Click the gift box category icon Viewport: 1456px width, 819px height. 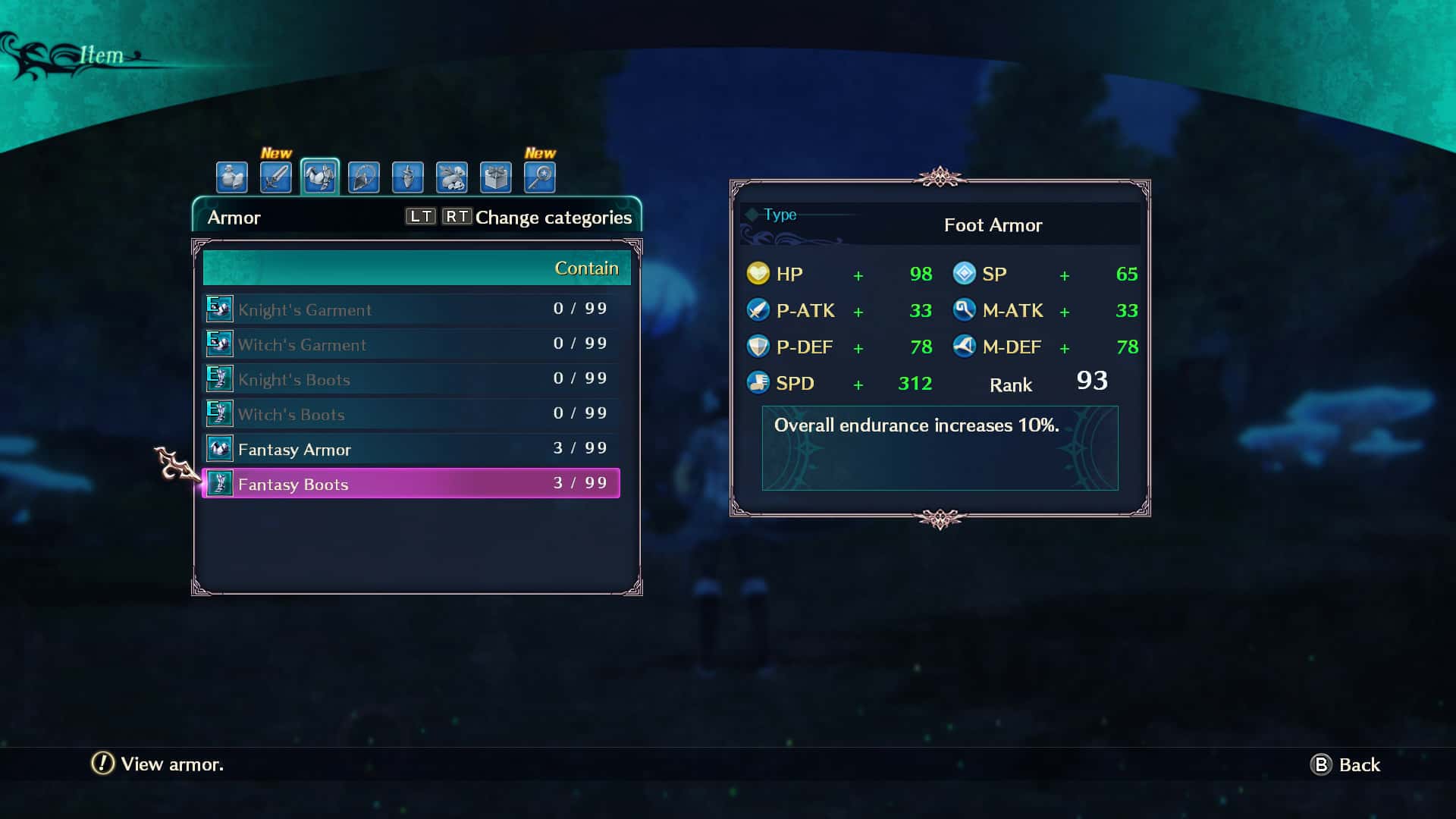495,177
